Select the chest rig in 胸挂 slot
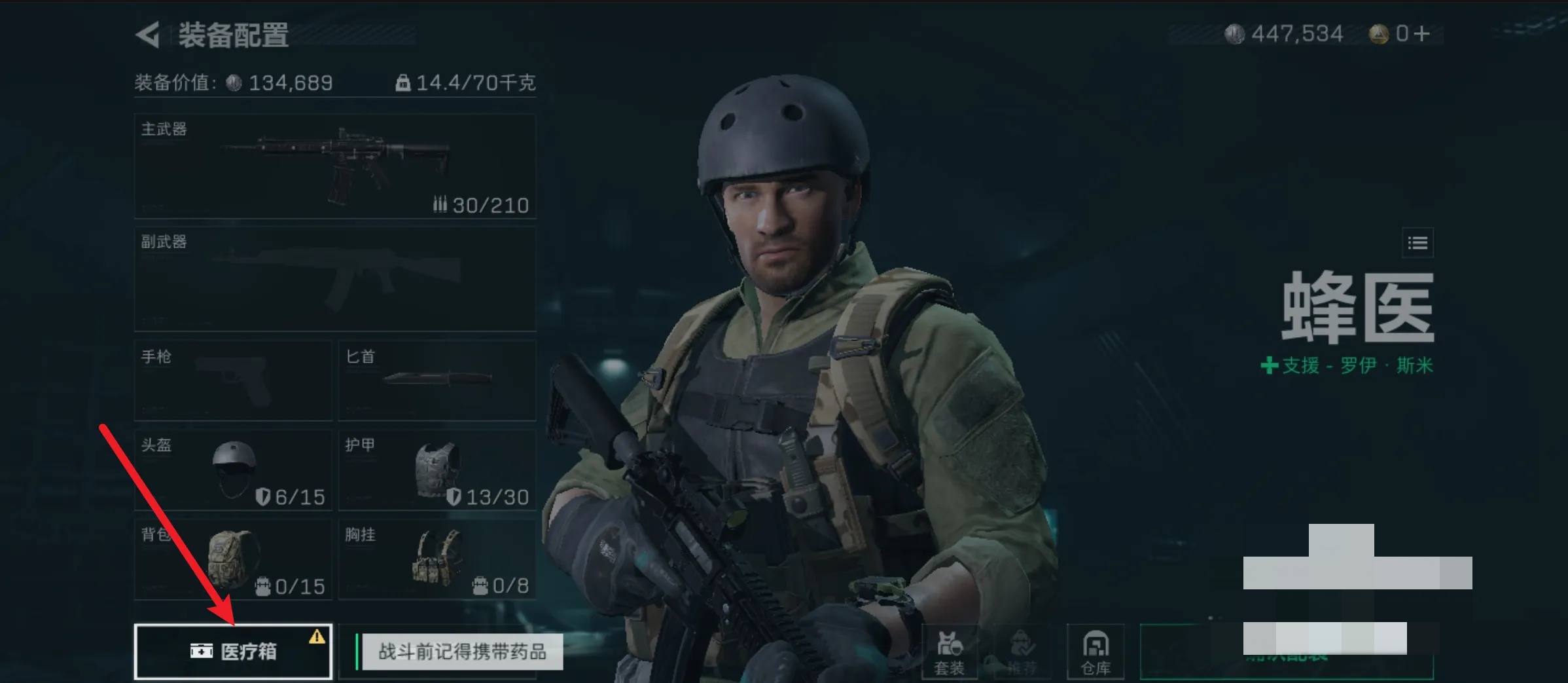 coord(437,560)
